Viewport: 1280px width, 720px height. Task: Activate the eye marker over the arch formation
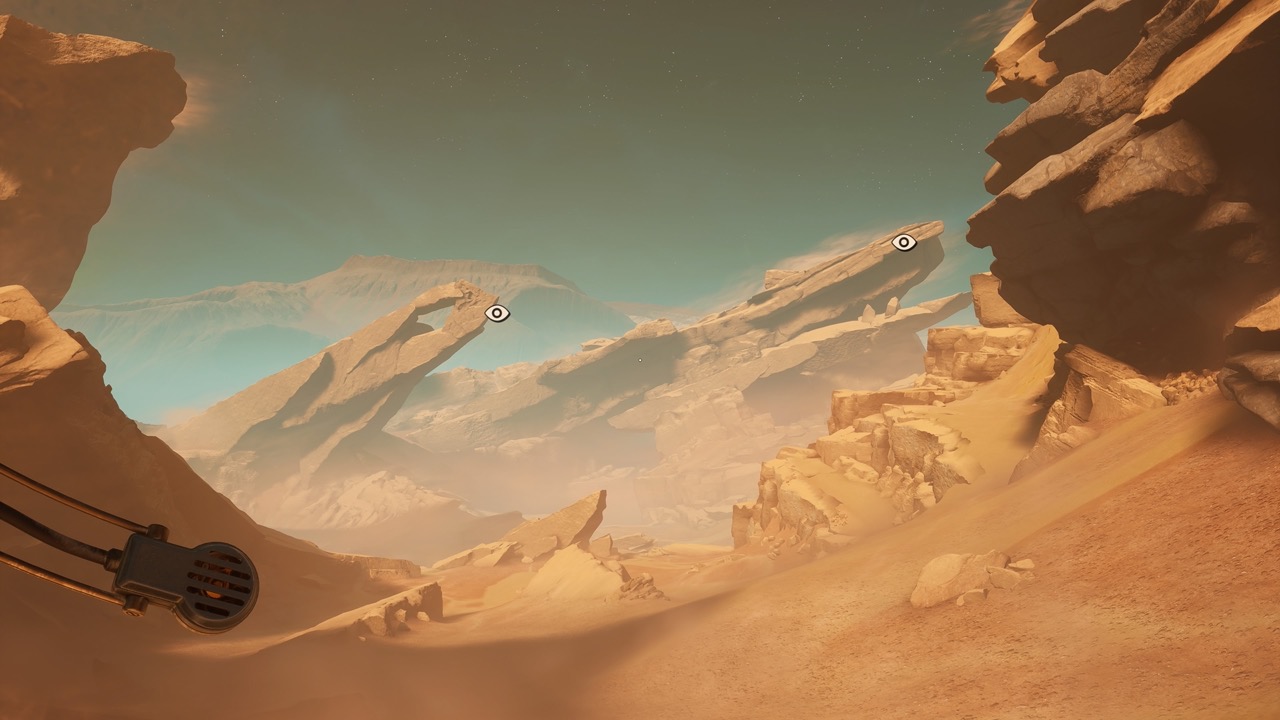495,314
